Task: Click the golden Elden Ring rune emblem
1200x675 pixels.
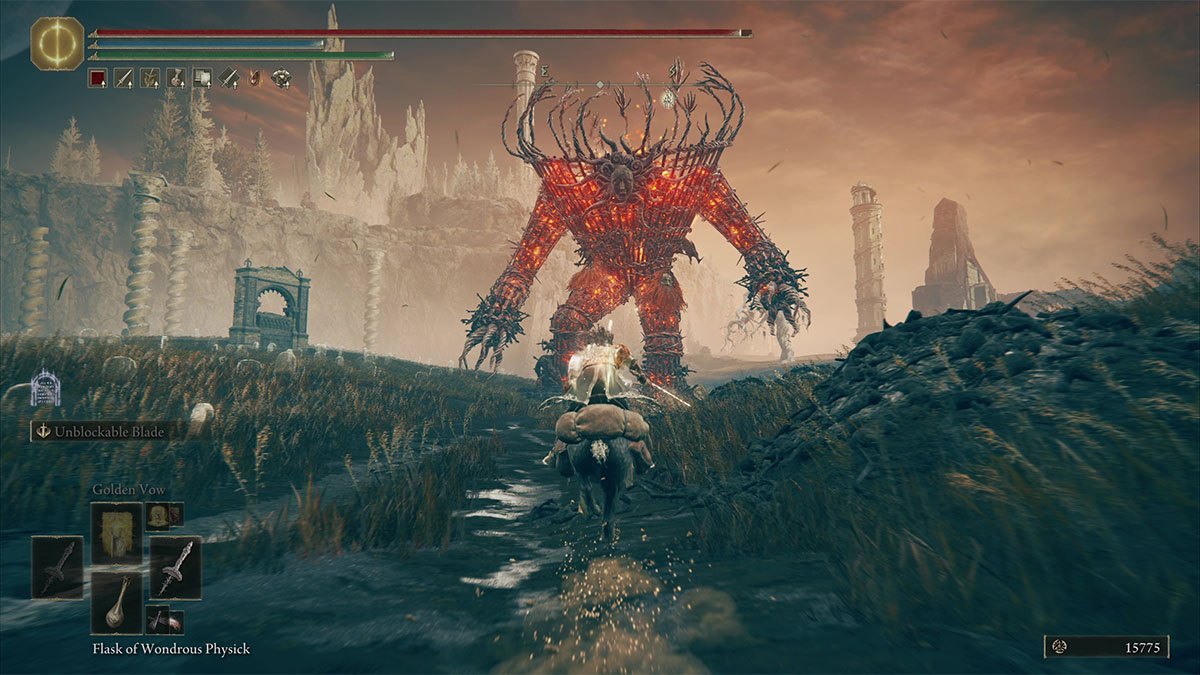Action: pos(58,43)
